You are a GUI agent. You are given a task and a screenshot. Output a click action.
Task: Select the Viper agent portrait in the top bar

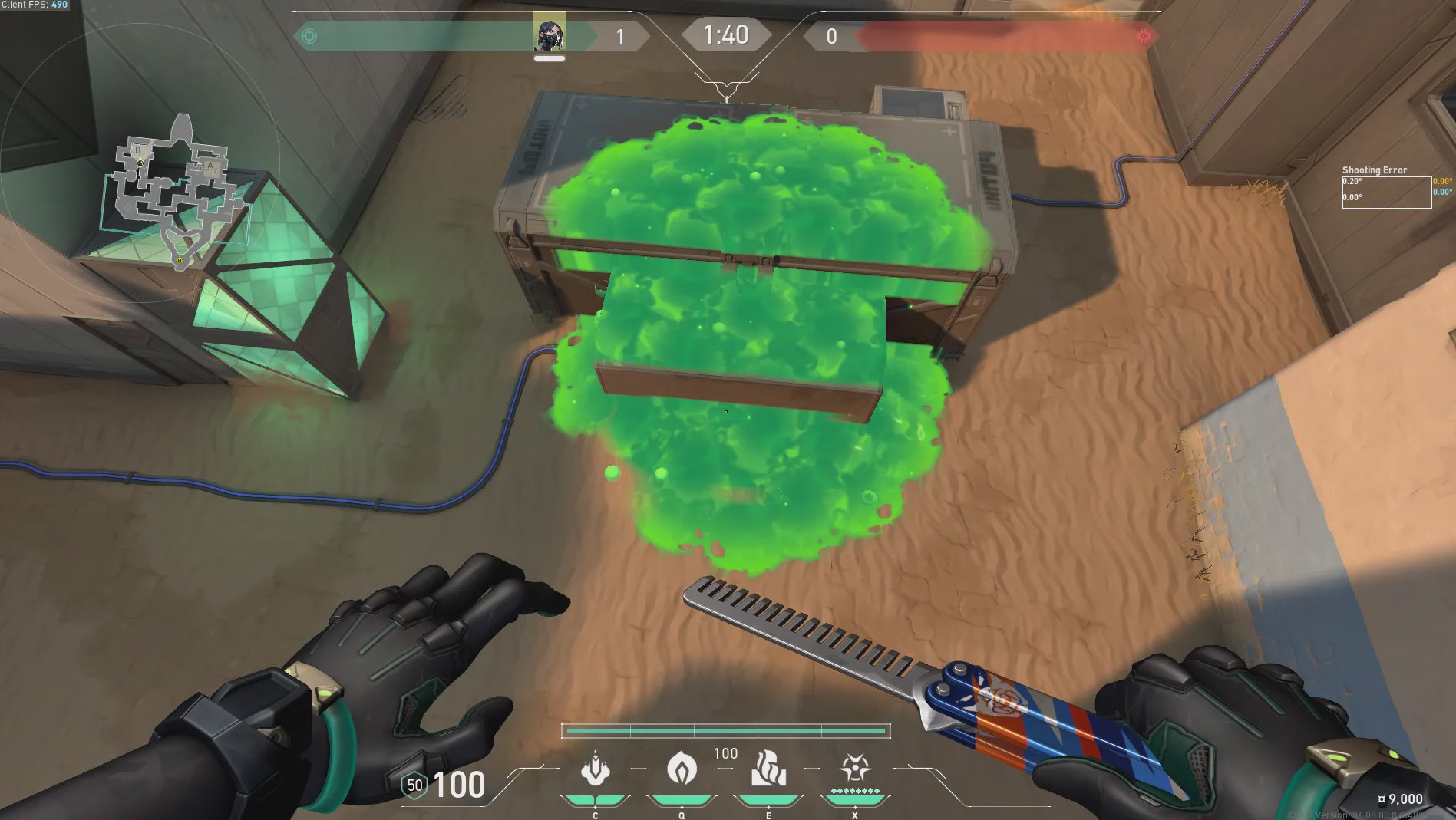(550, 34)
